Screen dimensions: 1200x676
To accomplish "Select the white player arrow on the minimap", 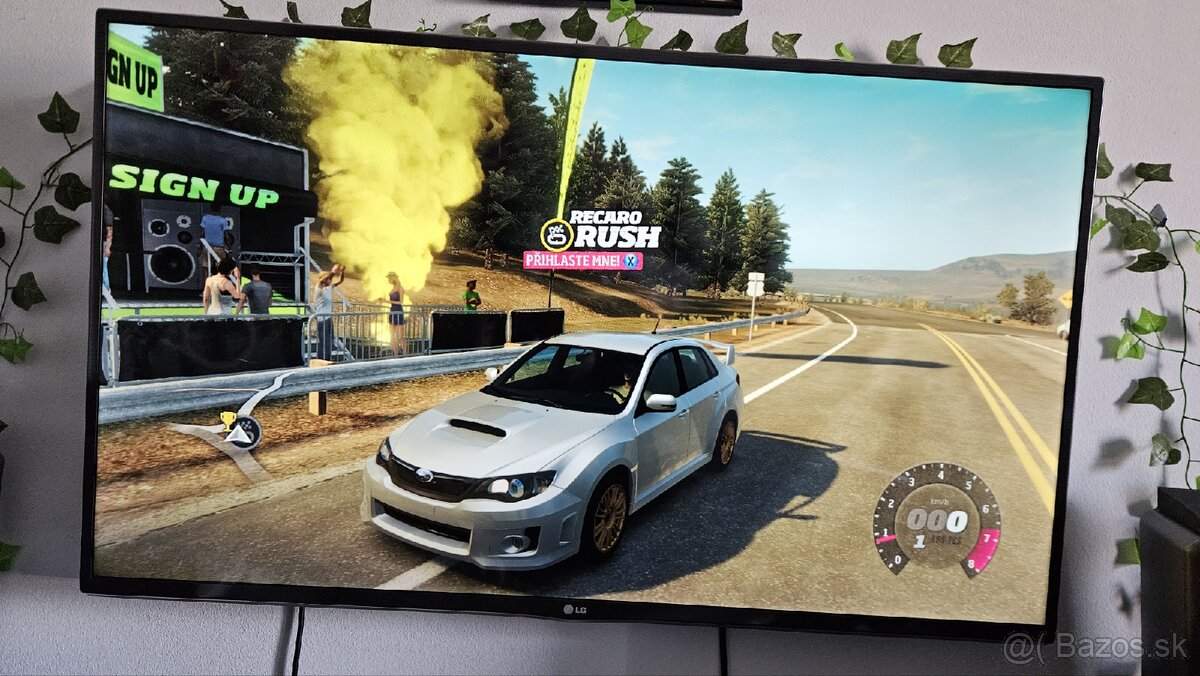I will pyautogui.click(x=241, y=433).
